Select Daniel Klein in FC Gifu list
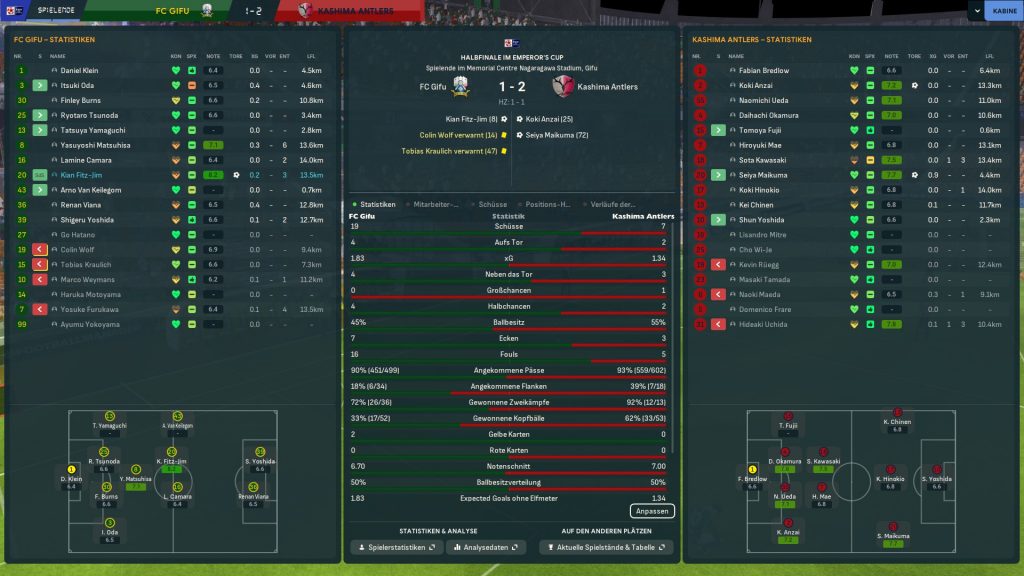1024x576 pixels. 80,71
